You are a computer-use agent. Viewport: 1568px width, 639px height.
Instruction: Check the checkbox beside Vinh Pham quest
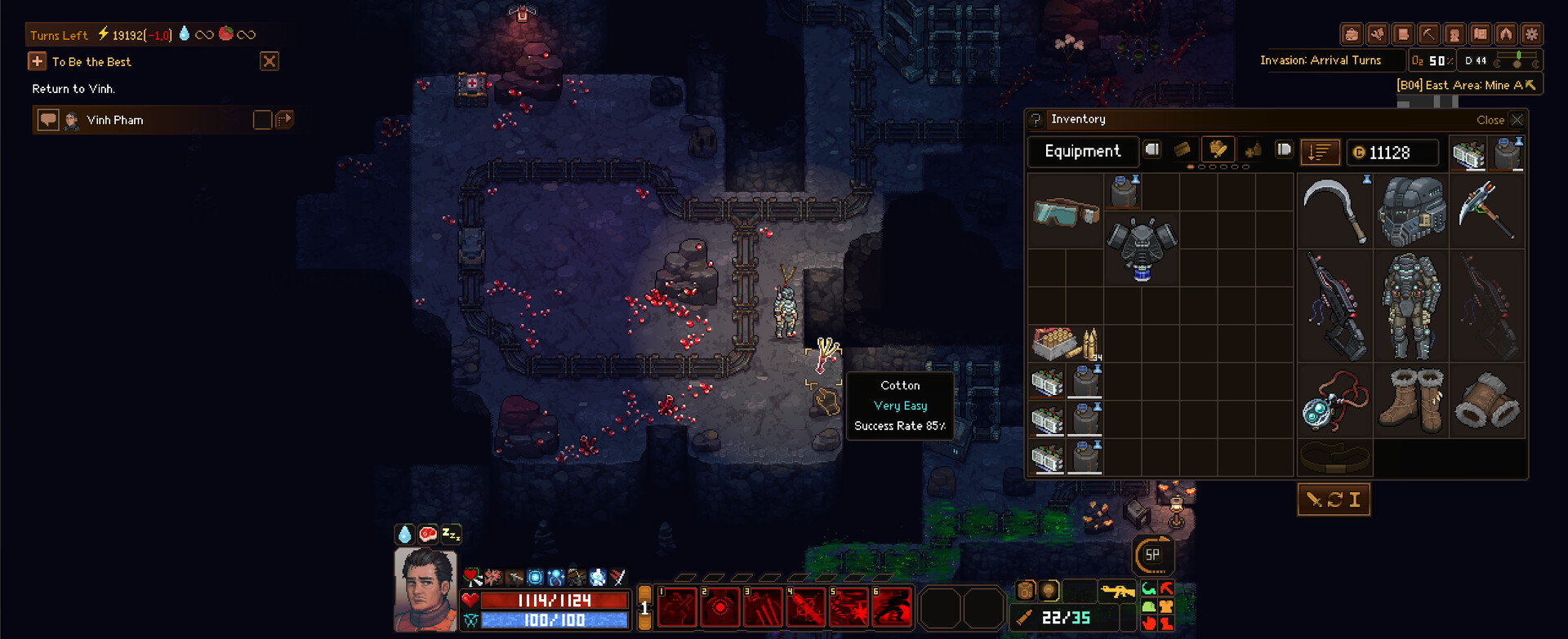261,120
